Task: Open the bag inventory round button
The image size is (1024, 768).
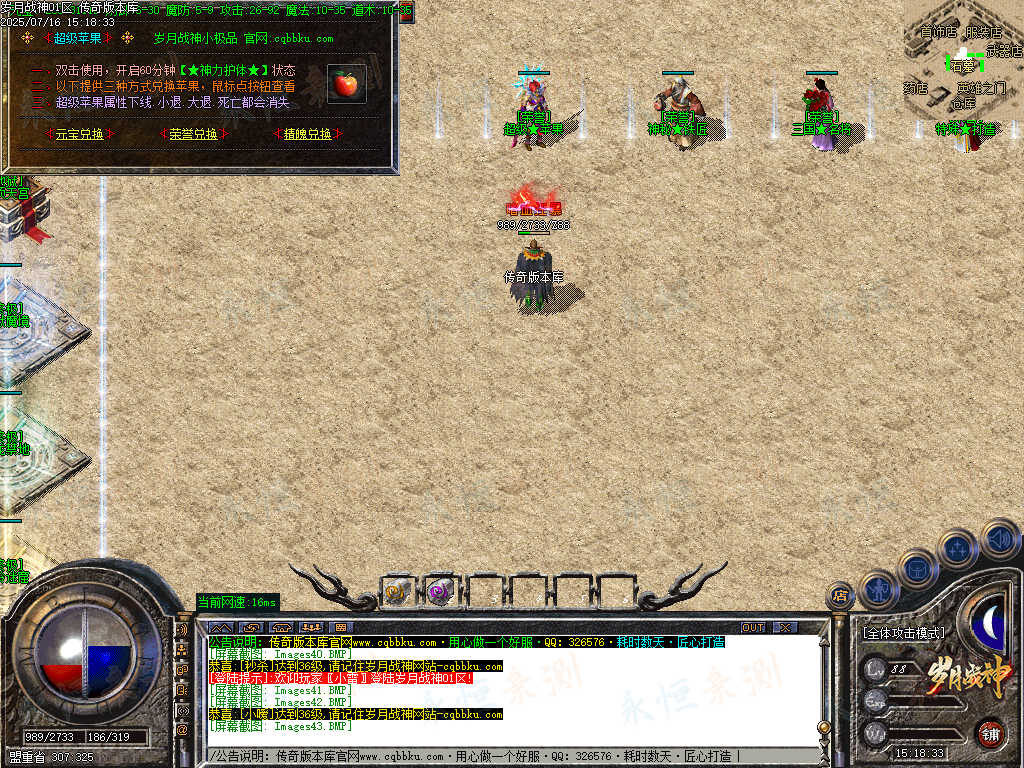Action: coord(917,568)
